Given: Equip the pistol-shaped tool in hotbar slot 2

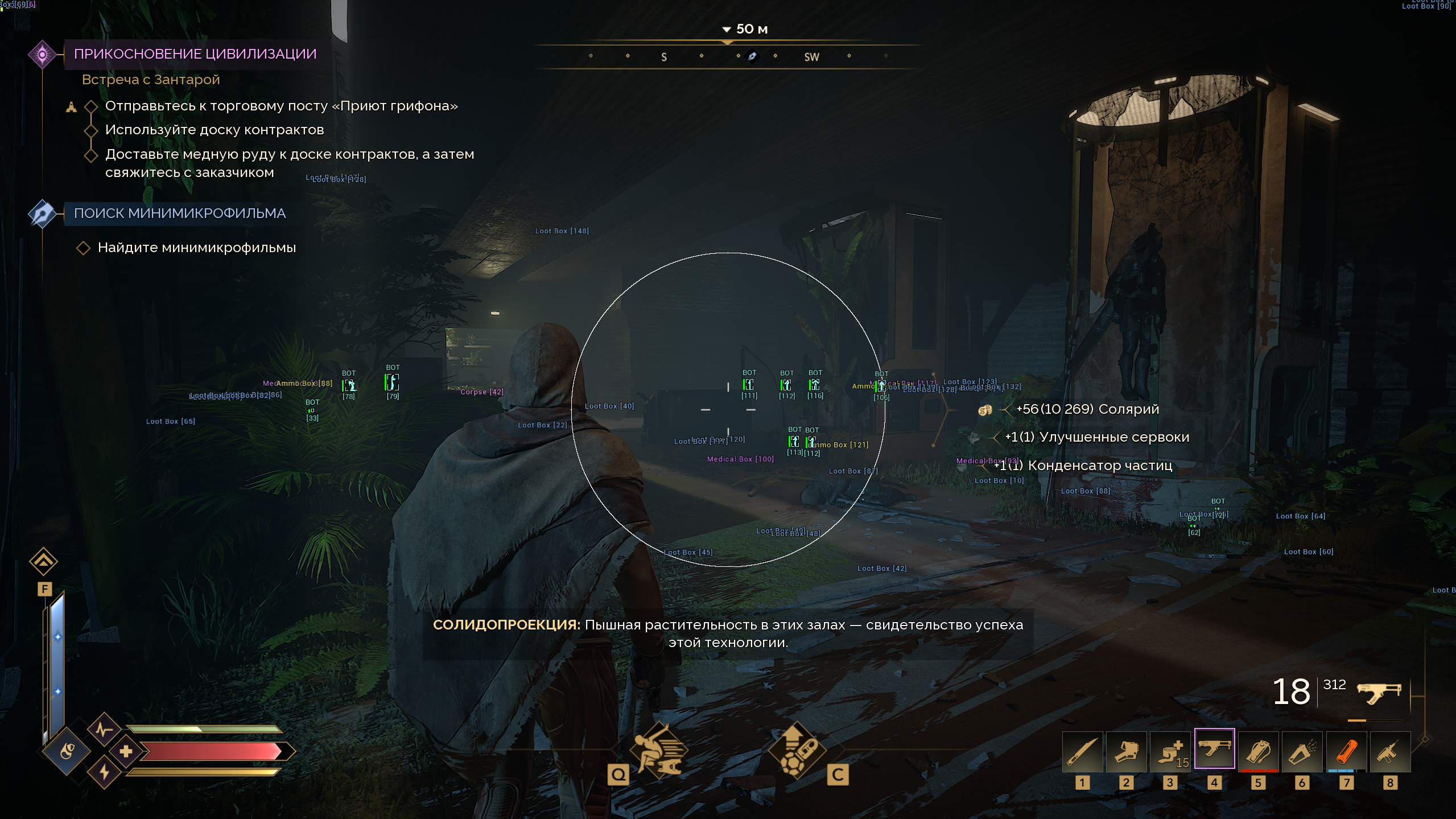Looking at the screenshot, I should (1126, 752).
